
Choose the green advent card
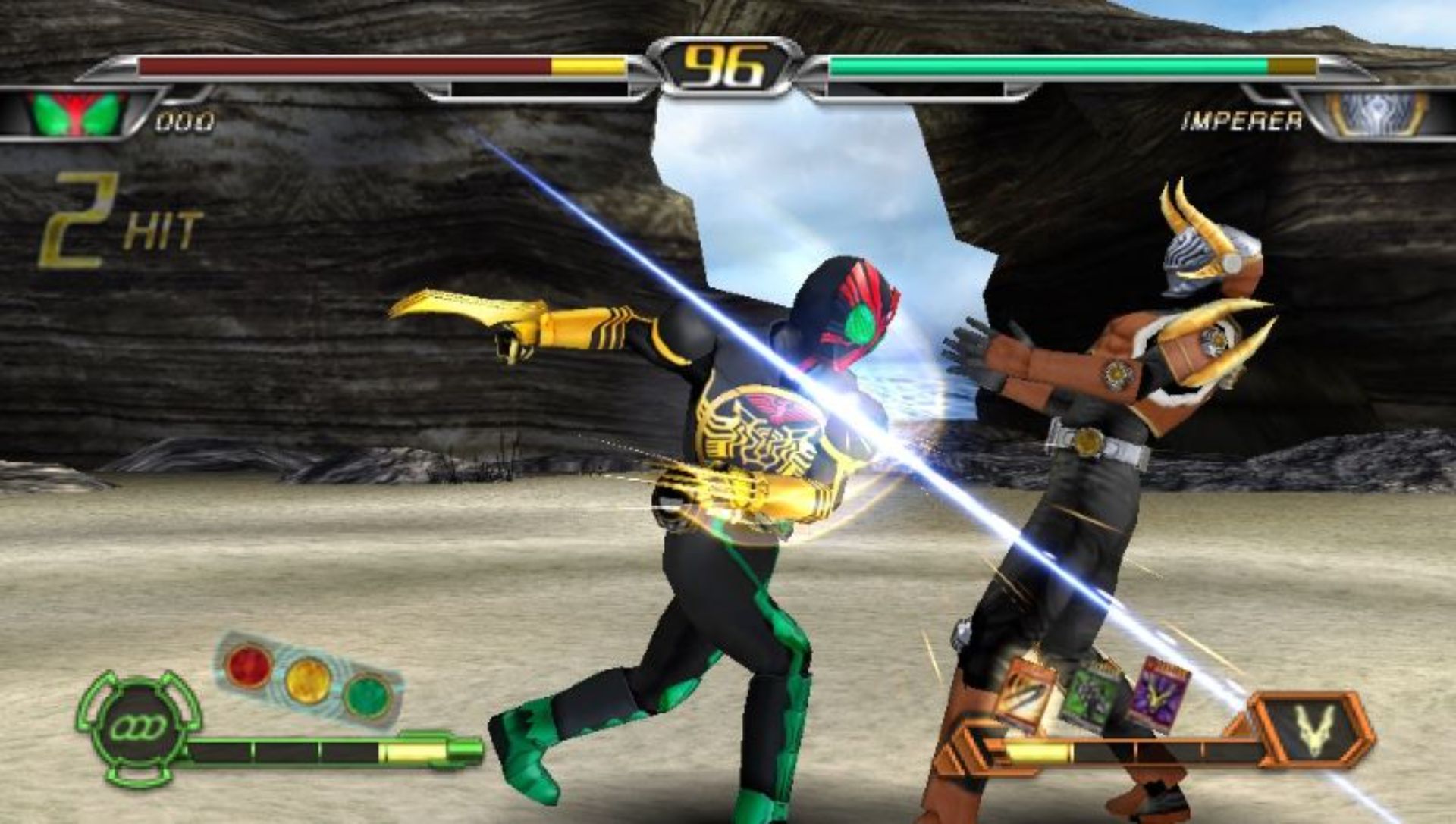[1089, 697]
